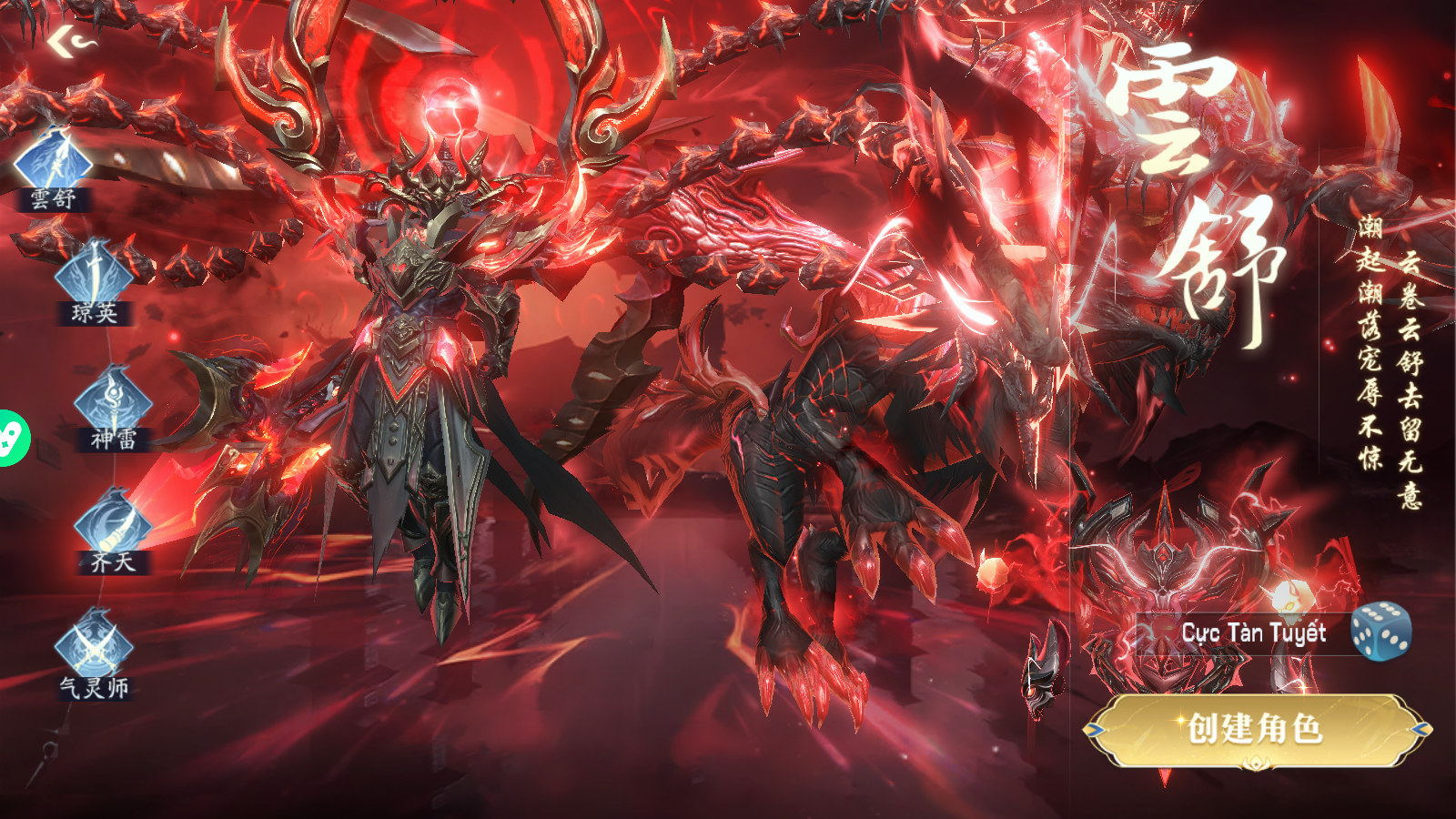Switch to the 神雷 class
This screenshot has width=1456, height=819.
(x=113, y=405)
